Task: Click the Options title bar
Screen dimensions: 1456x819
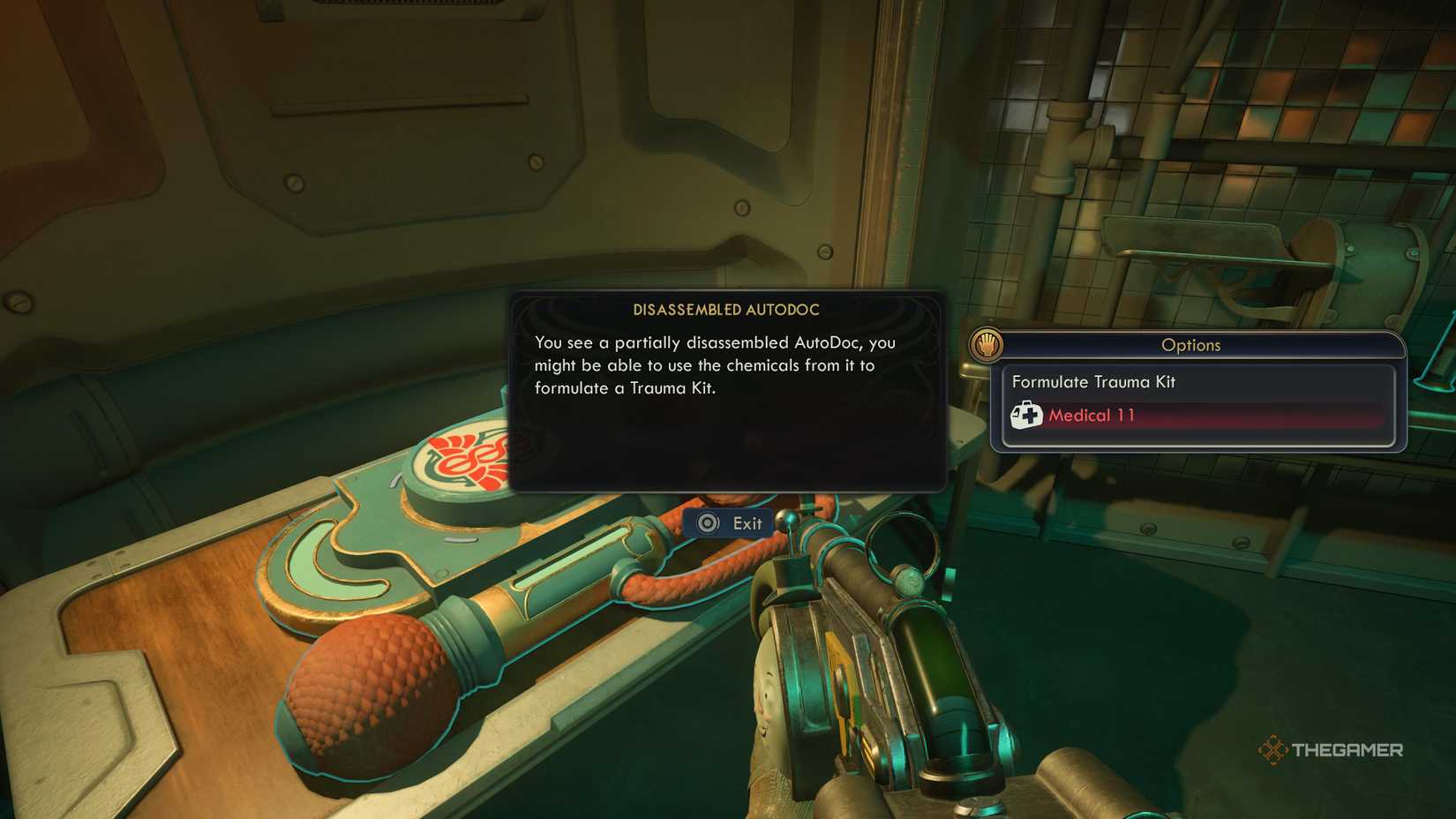Action: click(x=1193, y=345)
